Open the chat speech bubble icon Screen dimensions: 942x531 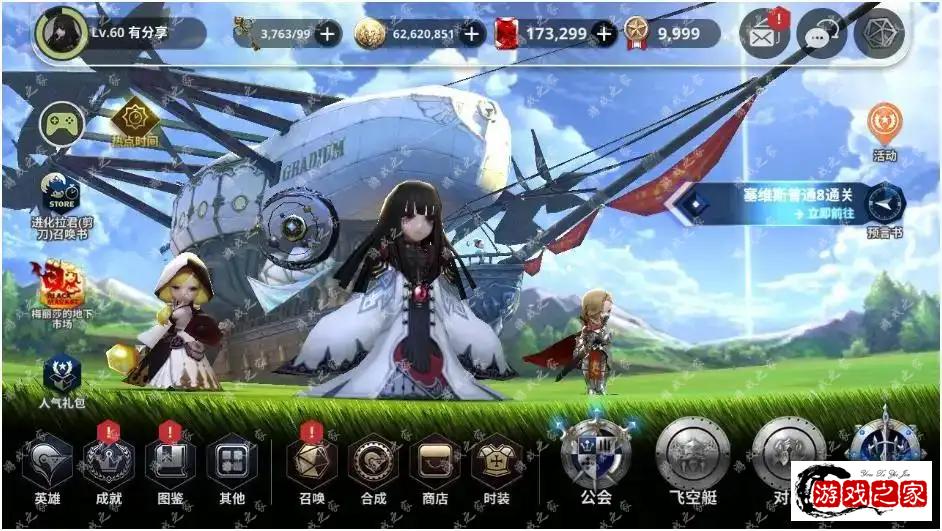point(821,34)
